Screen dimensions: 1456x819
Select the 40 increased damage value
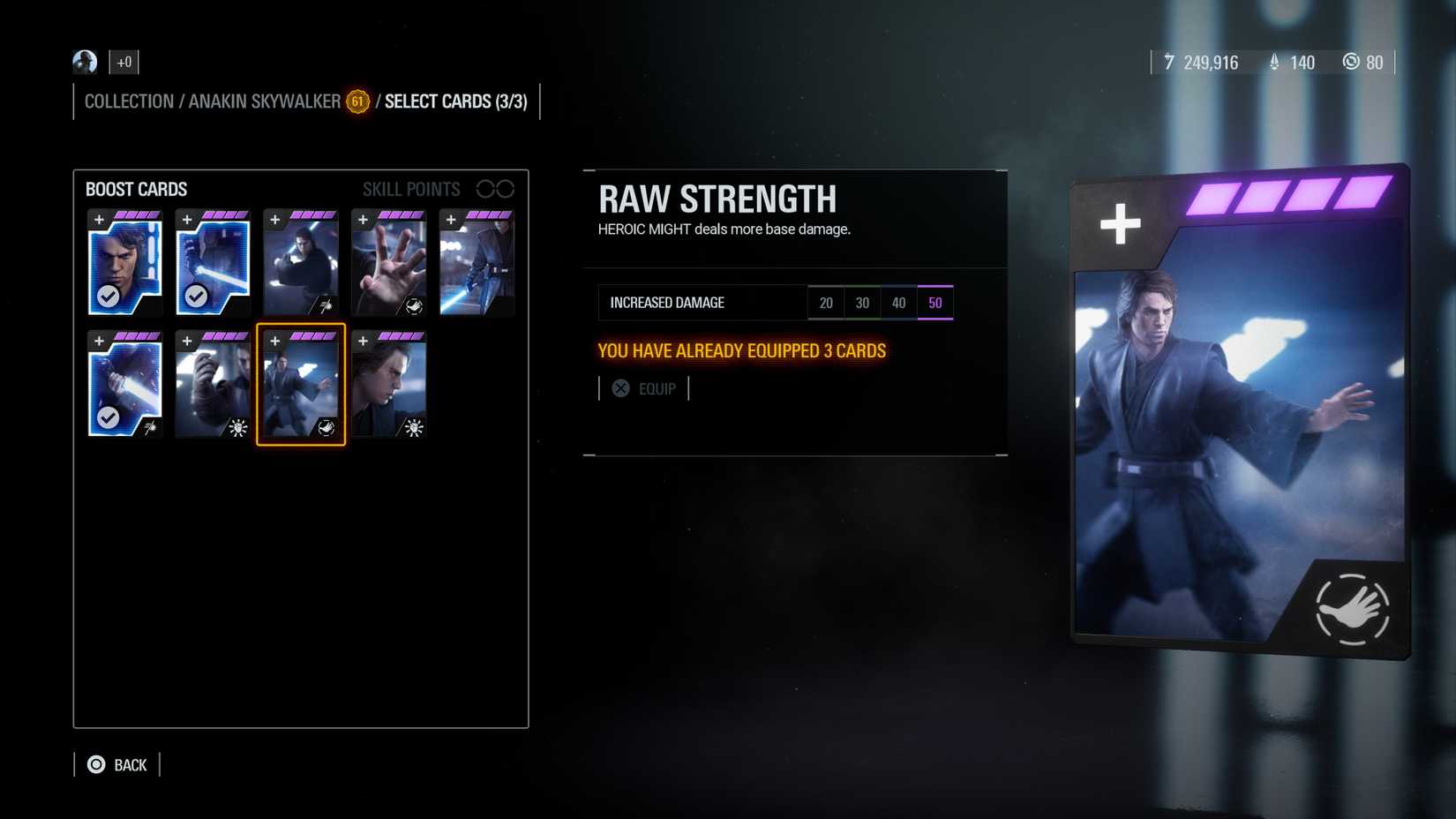tap(898, 302)
